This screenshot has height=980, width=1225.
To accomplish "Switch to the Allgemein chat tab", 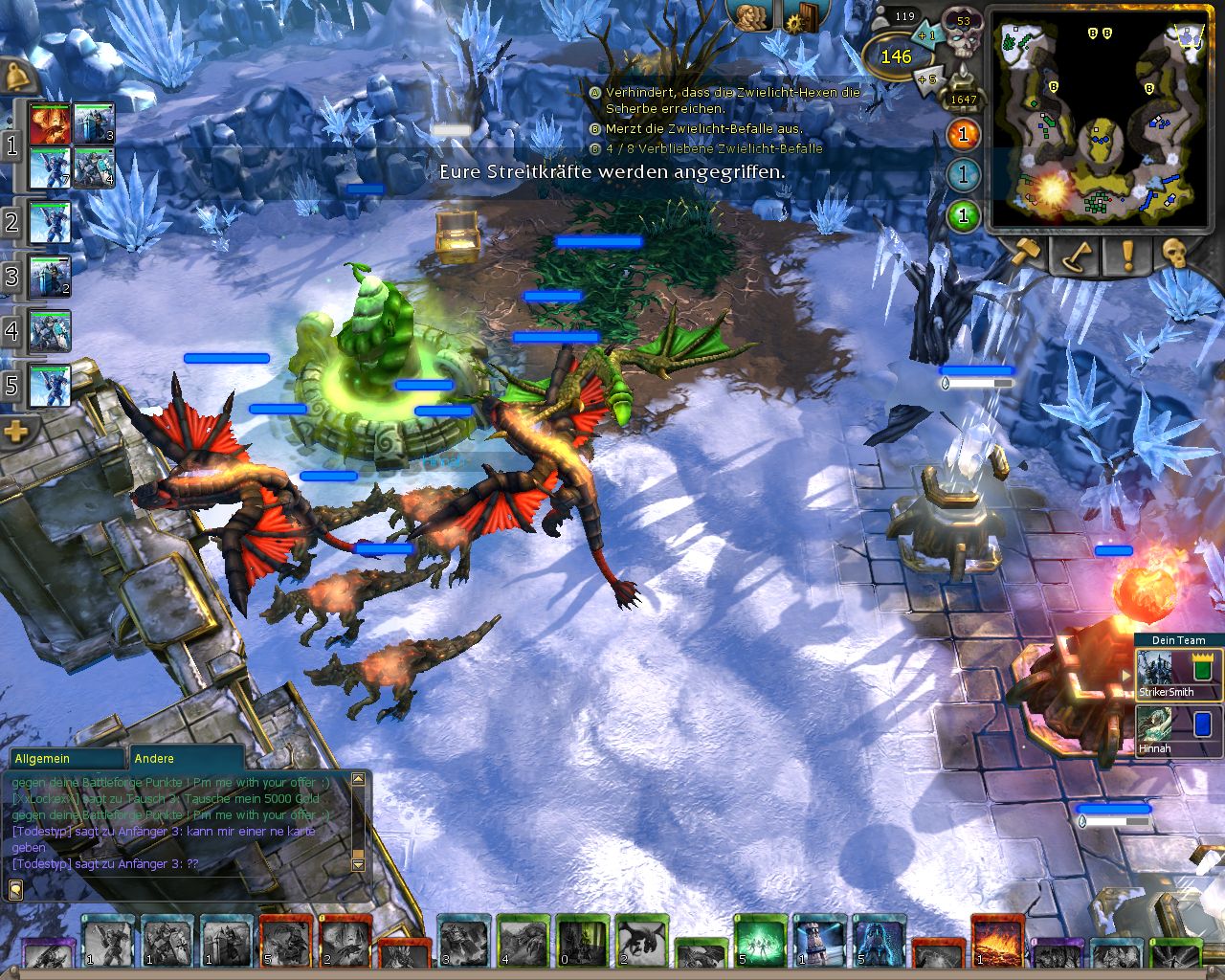I will [x=65, y=758].
